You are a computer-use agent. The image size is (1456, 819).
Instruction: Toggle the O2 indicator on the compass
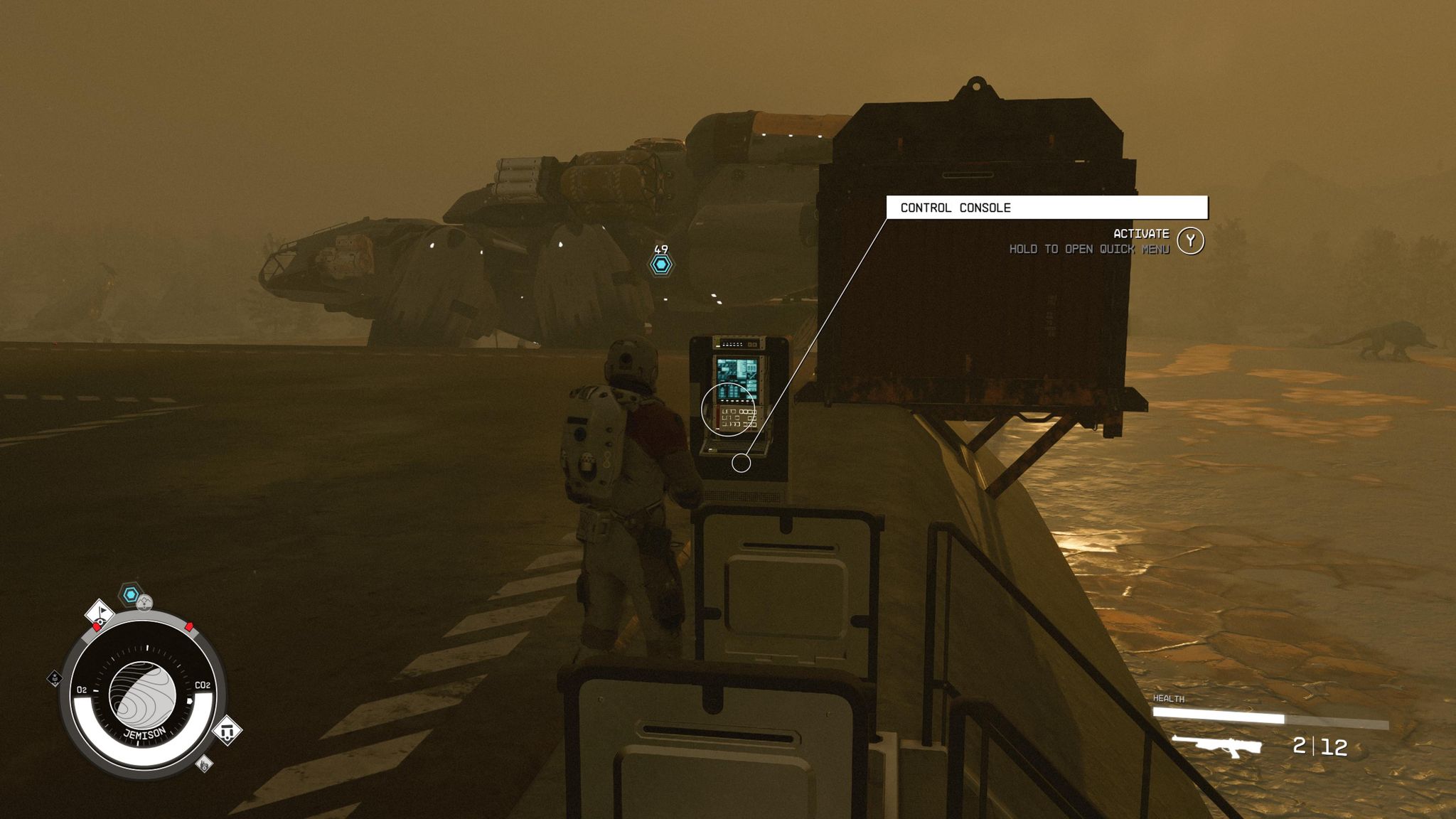point(83,689)
